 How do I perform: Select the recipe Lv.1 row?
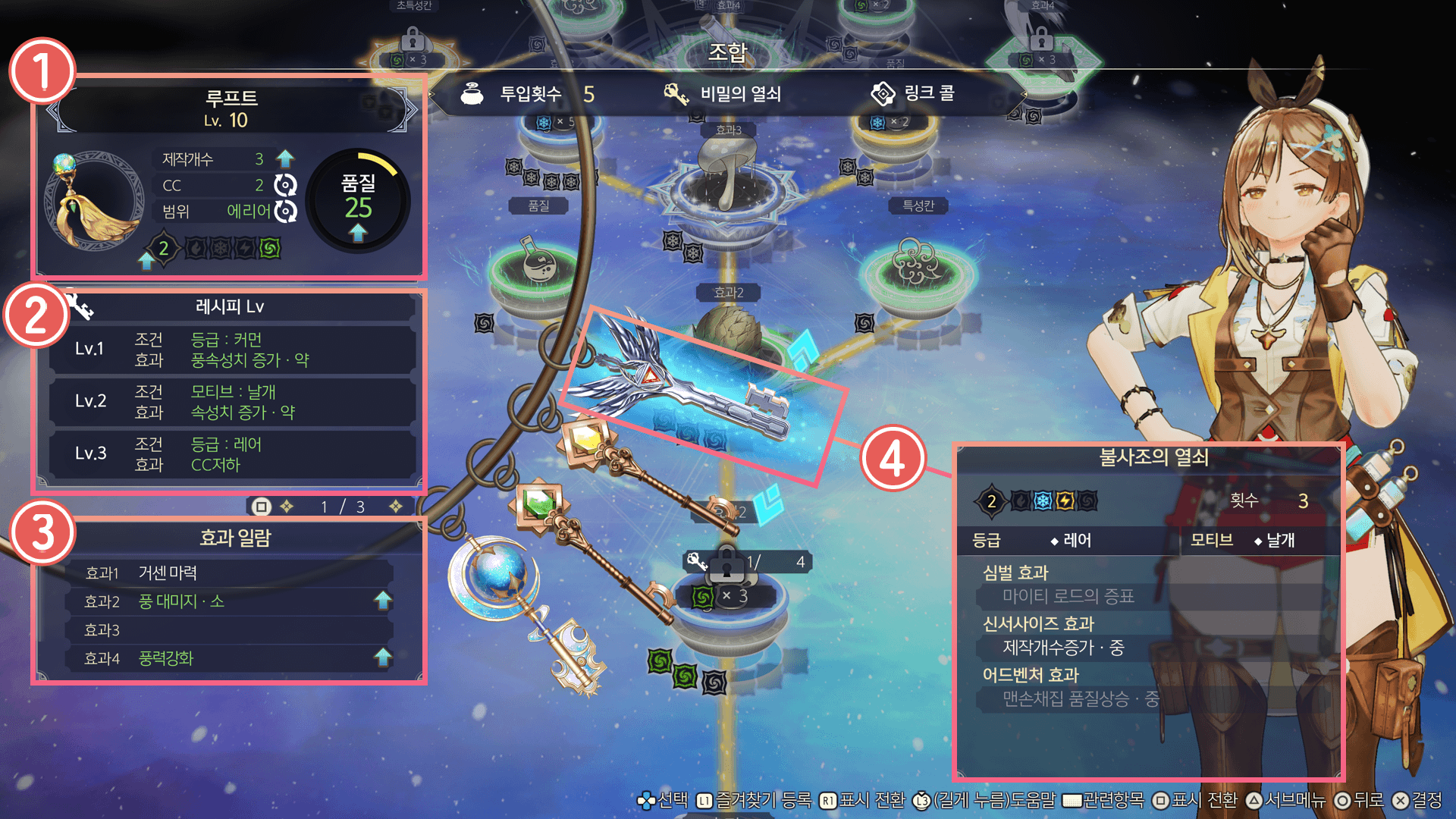[x=231, y=350]
